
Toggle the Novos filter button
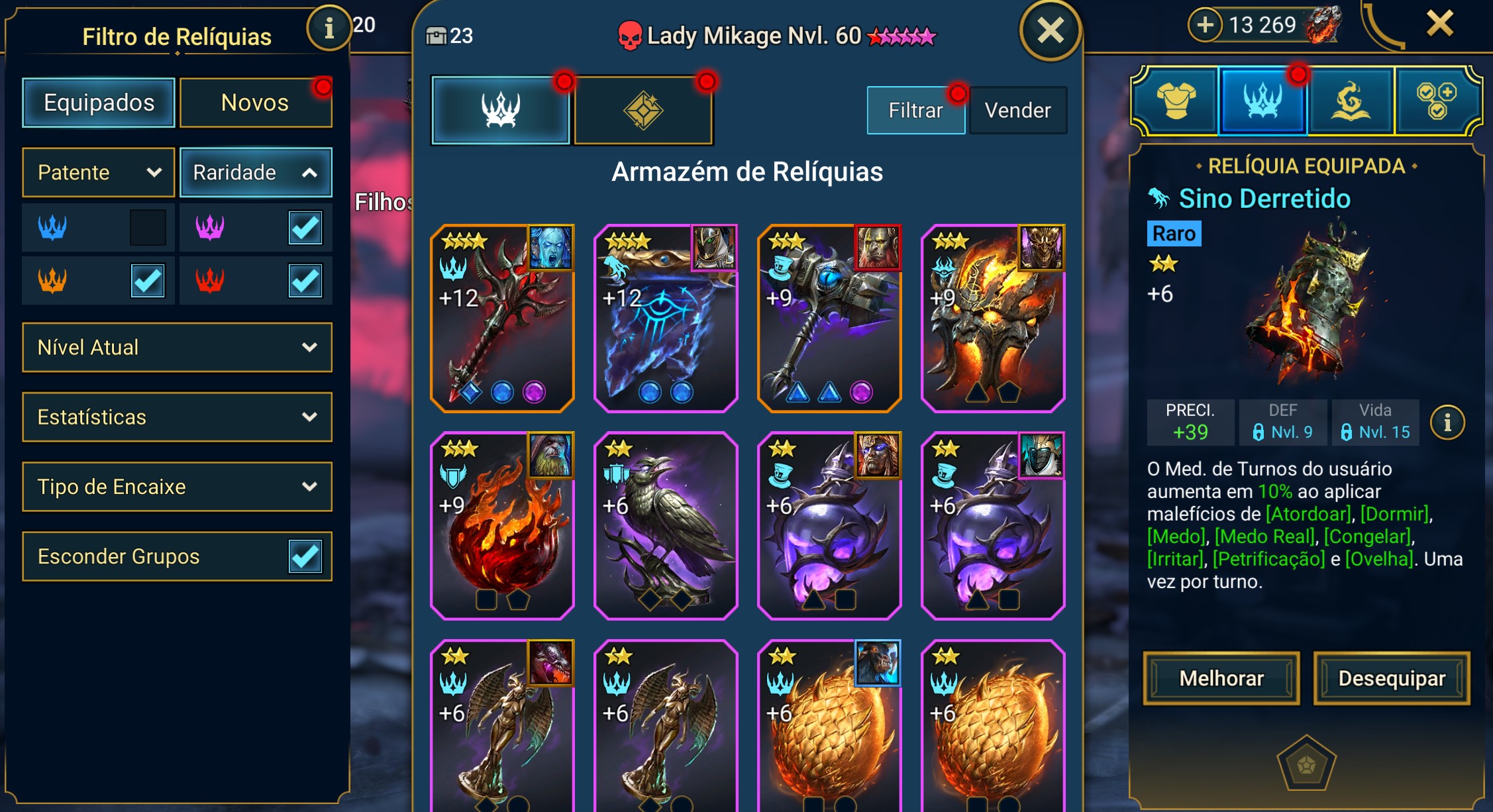point(255,103)
